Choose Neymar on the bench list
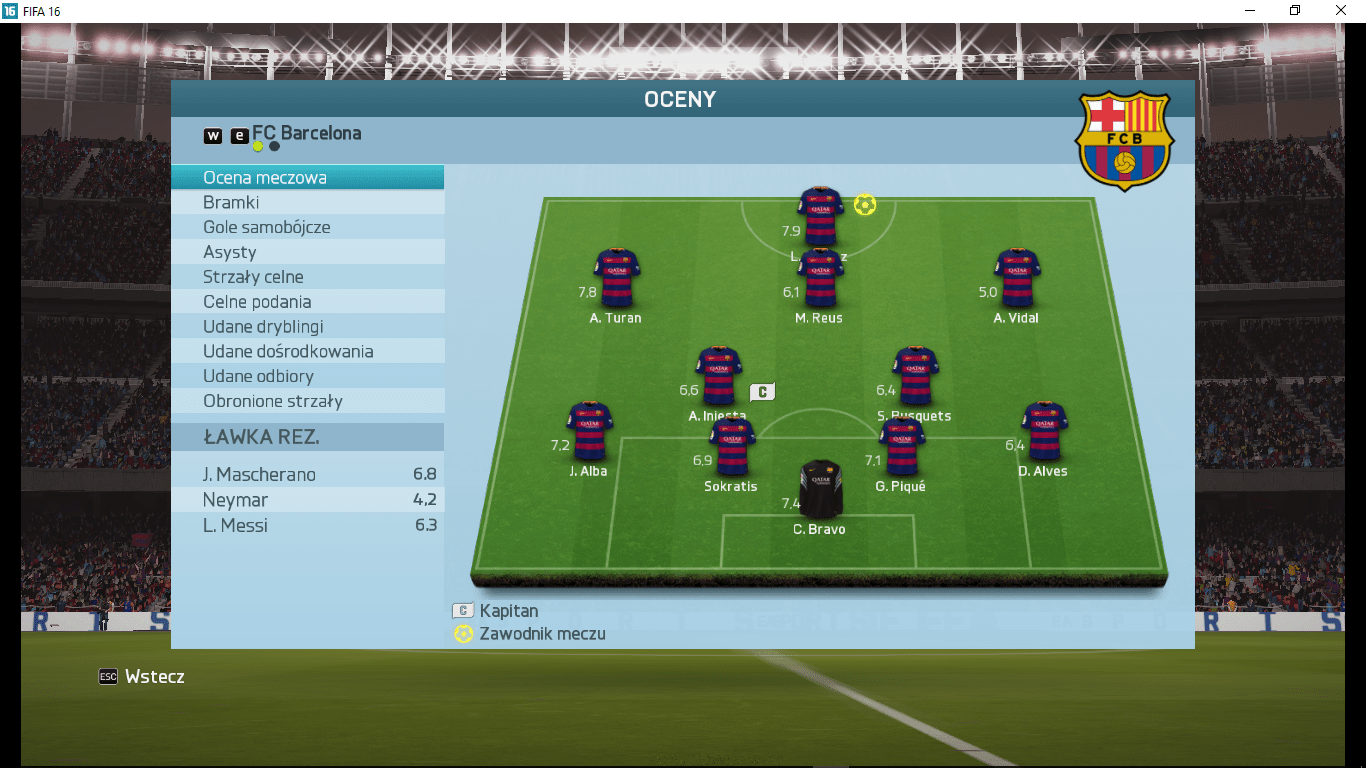This screenshot has height=768, width=1366. 307,500
